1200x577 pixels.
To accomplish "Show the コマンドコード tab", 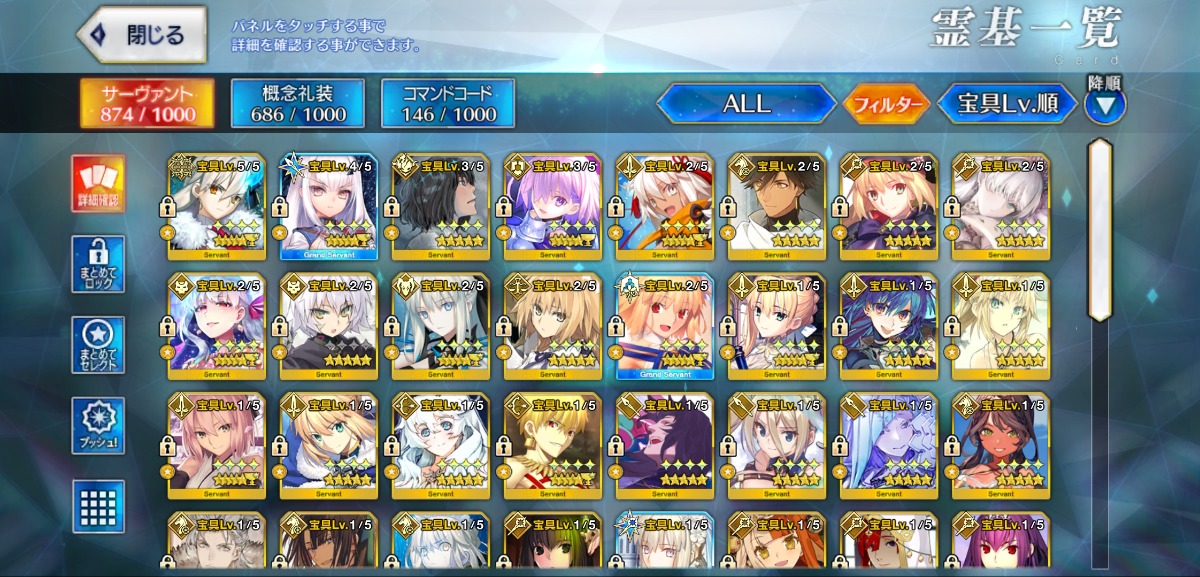I will coord(448,103).
